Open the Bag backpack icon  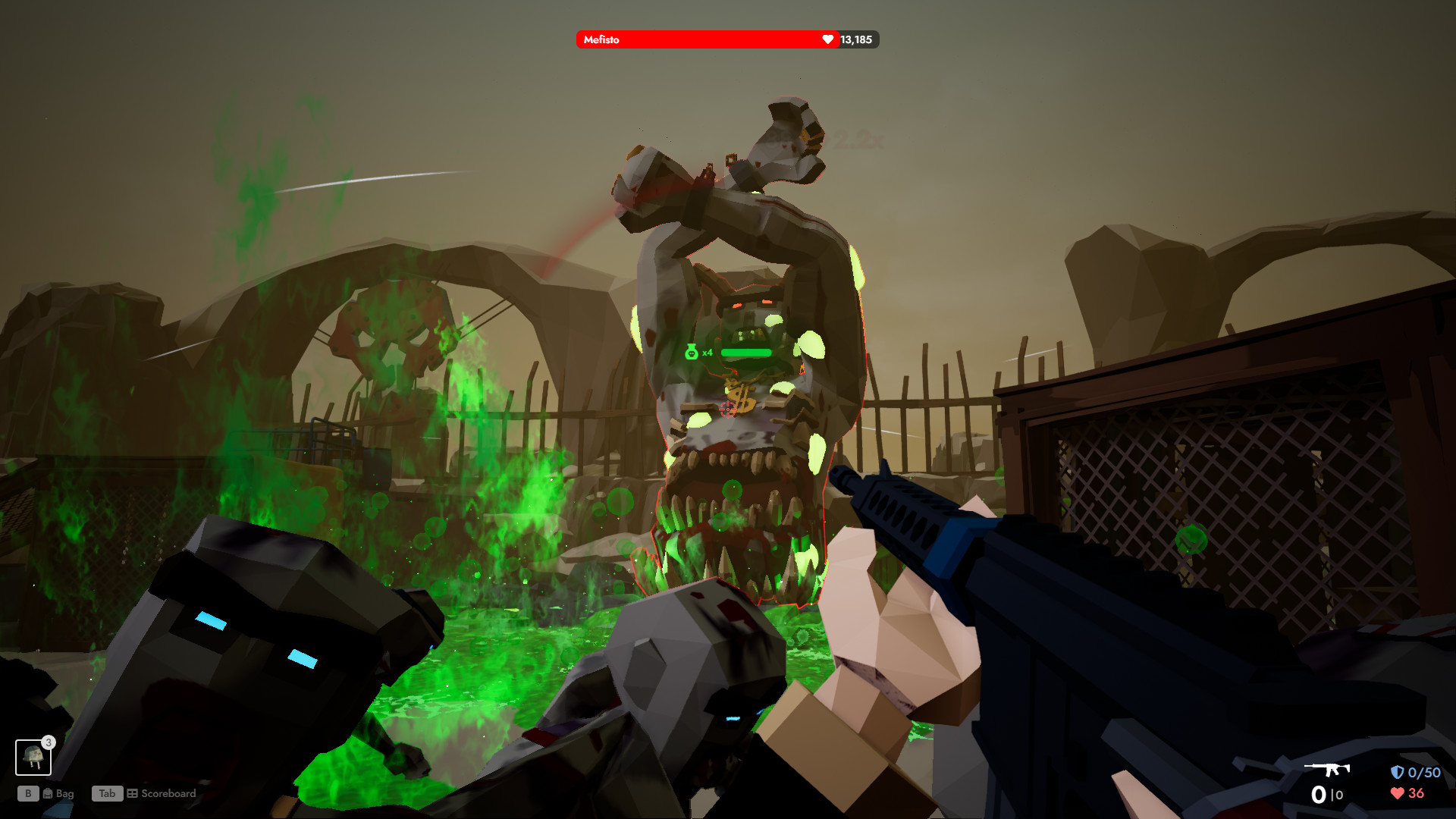tap(48, 793)
